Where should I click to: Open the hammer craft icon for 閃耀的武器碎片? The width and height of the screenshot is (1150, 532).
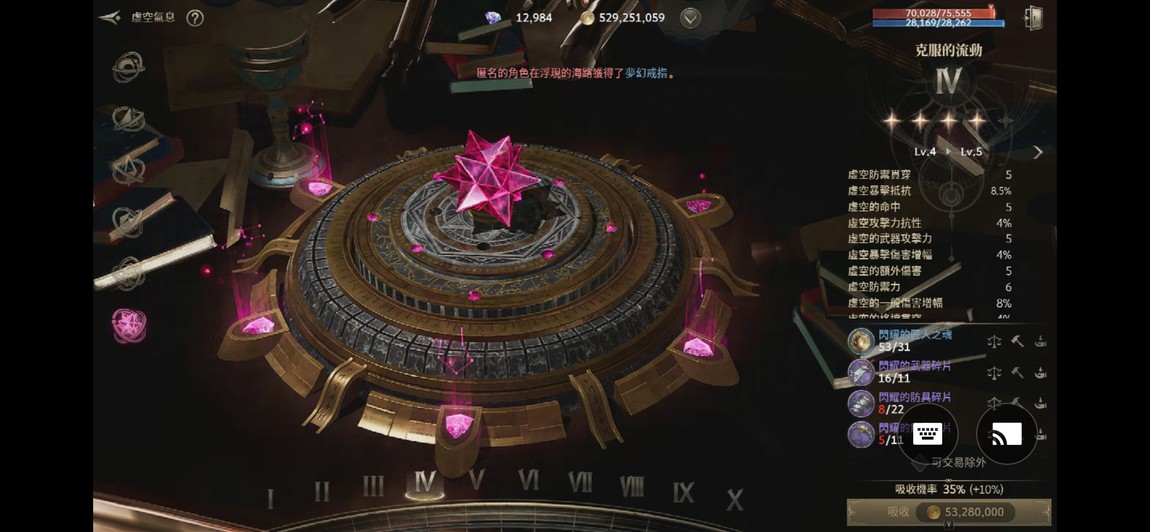click(x=1017, y=373)
